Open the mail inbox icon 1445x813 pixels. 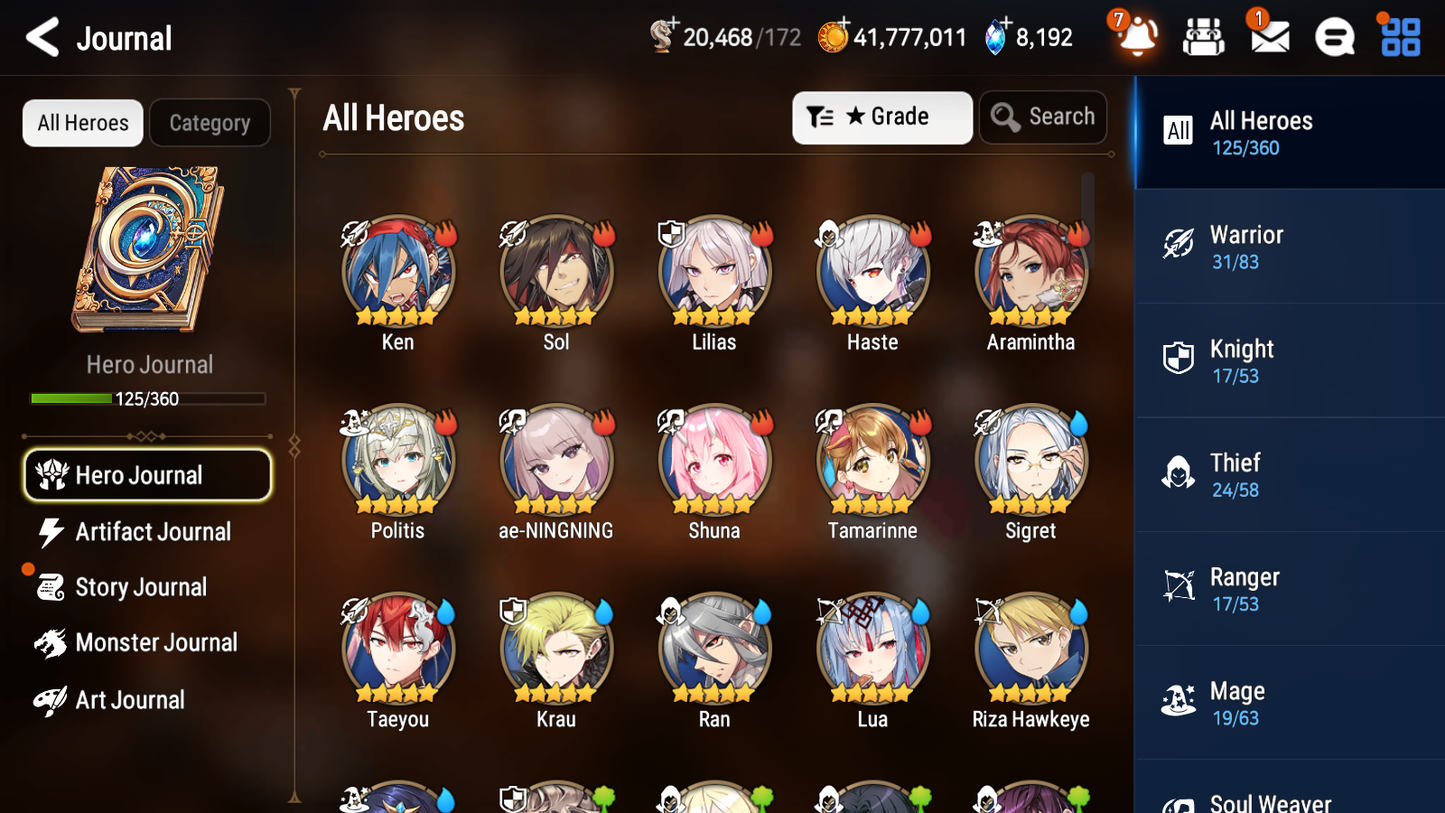(1268, 37)
